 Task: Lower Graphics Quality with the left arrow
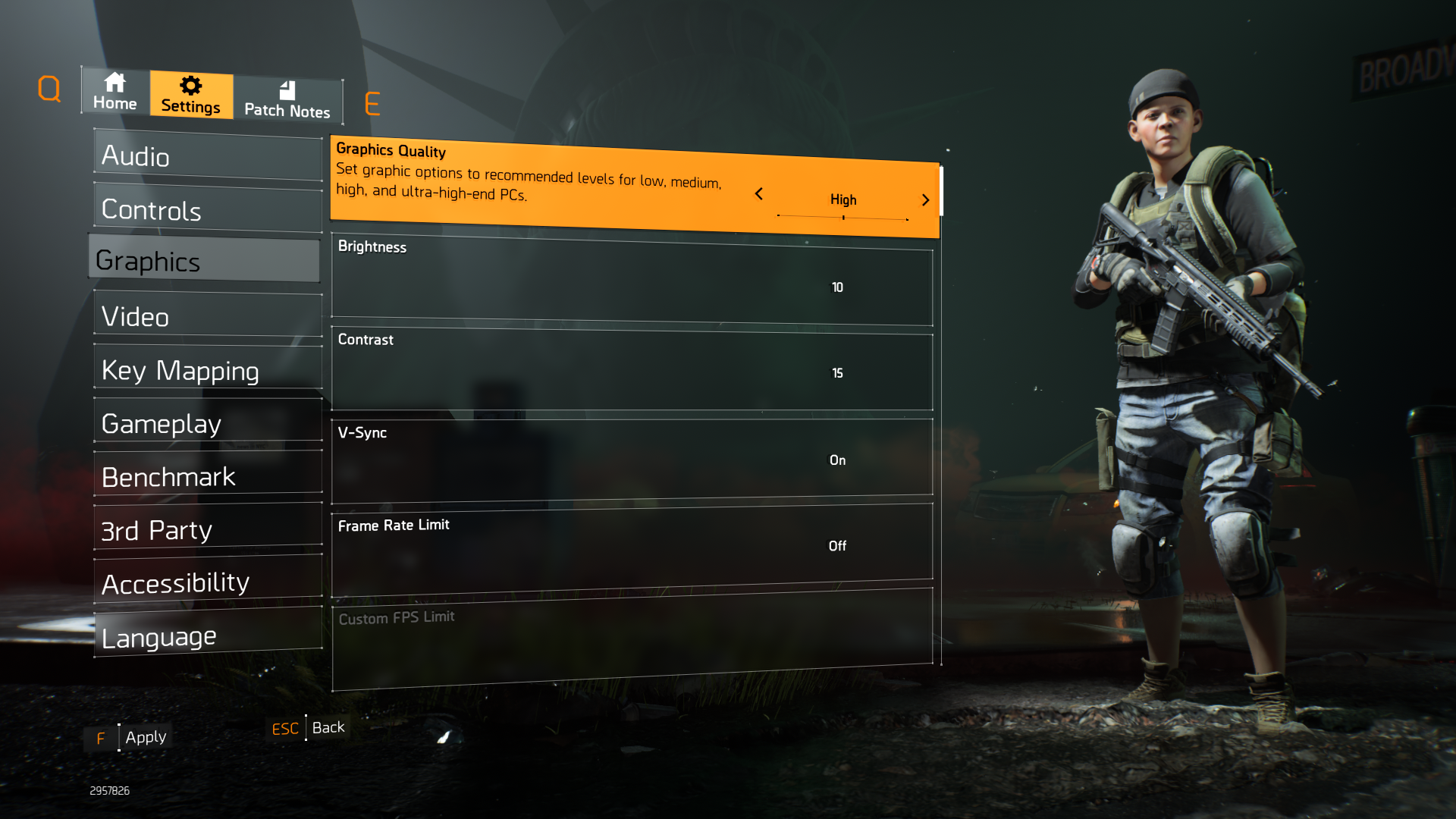coord(758,194)
